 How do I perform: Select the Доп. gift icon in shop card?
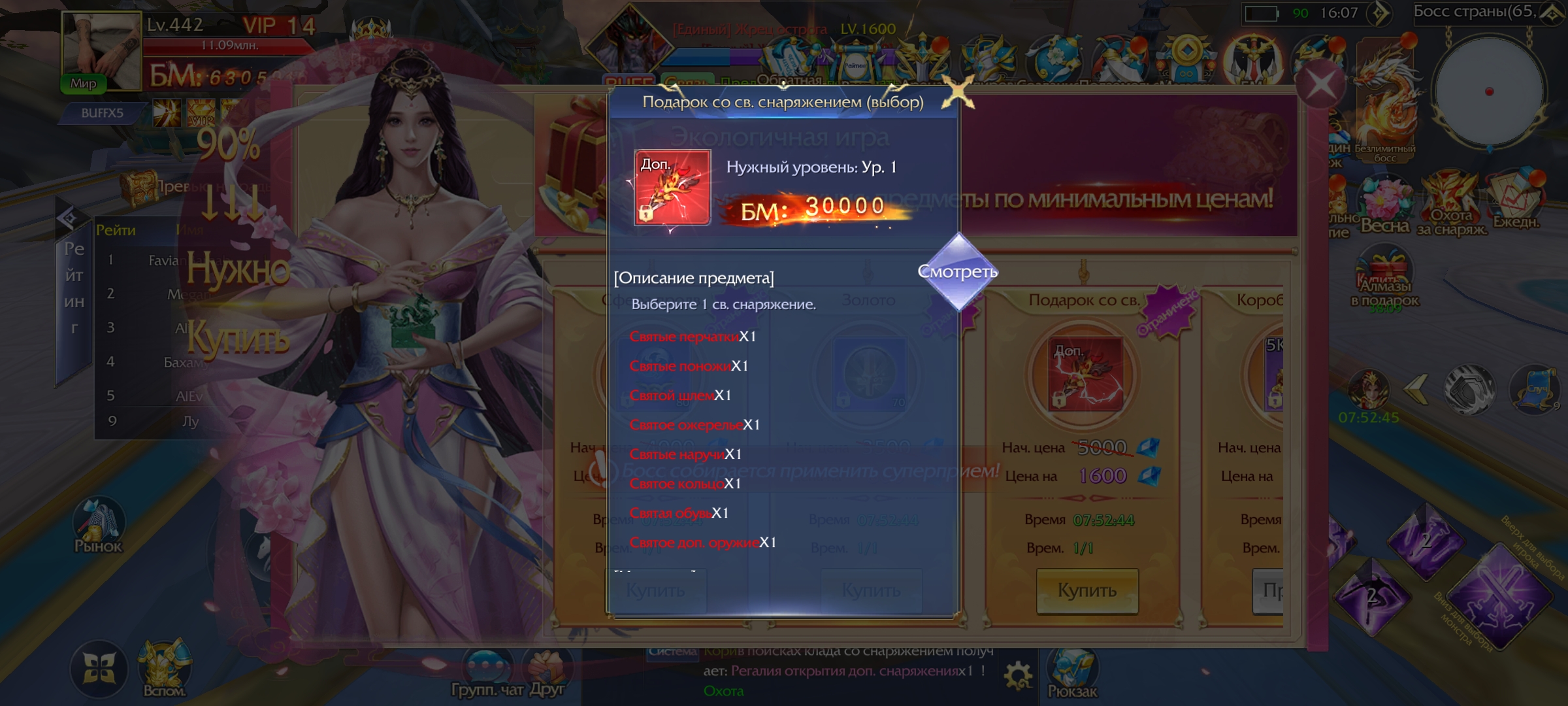1085,375
